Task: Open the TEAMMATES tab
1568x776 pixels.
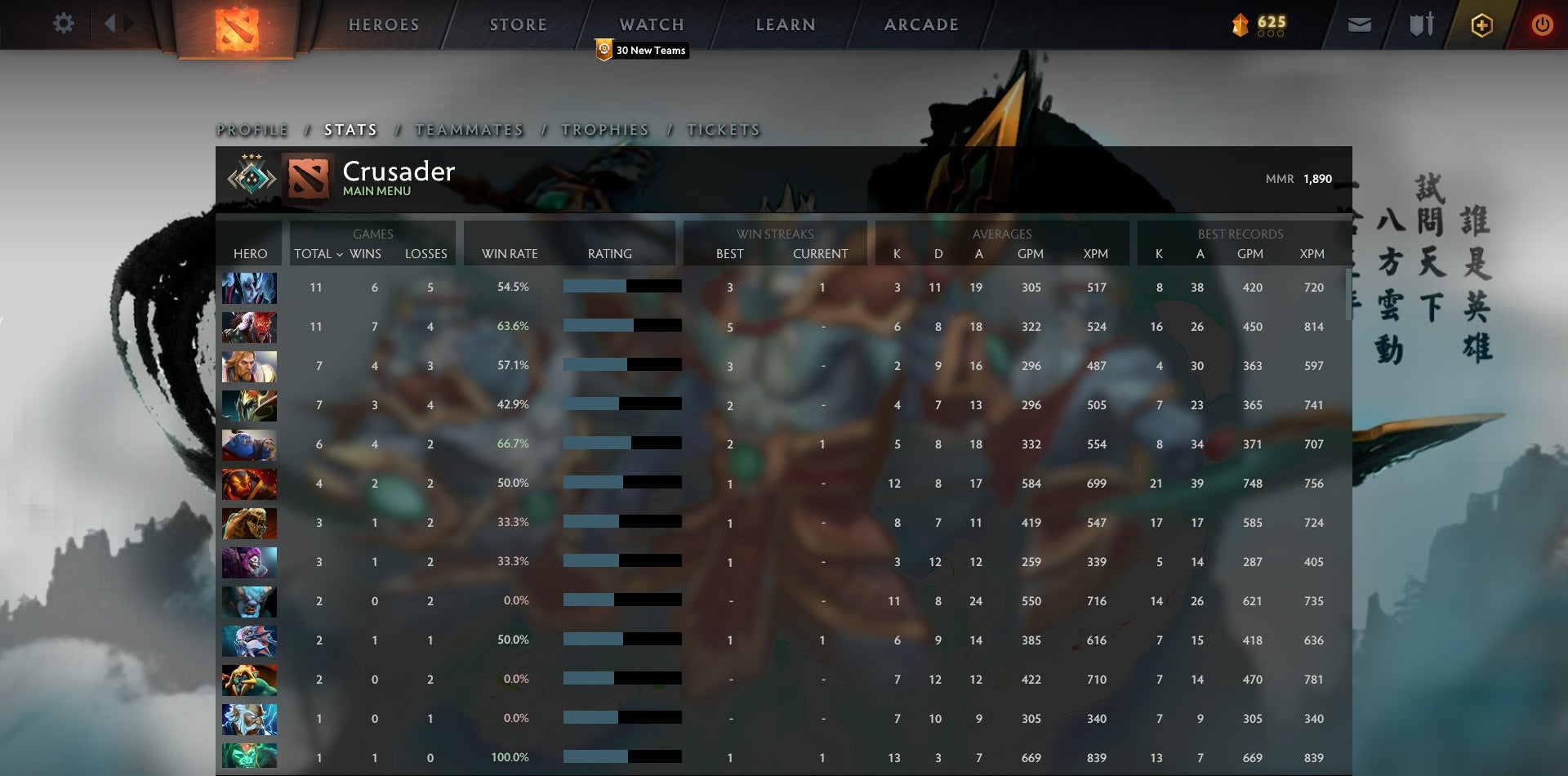Action: coord(470,129)
